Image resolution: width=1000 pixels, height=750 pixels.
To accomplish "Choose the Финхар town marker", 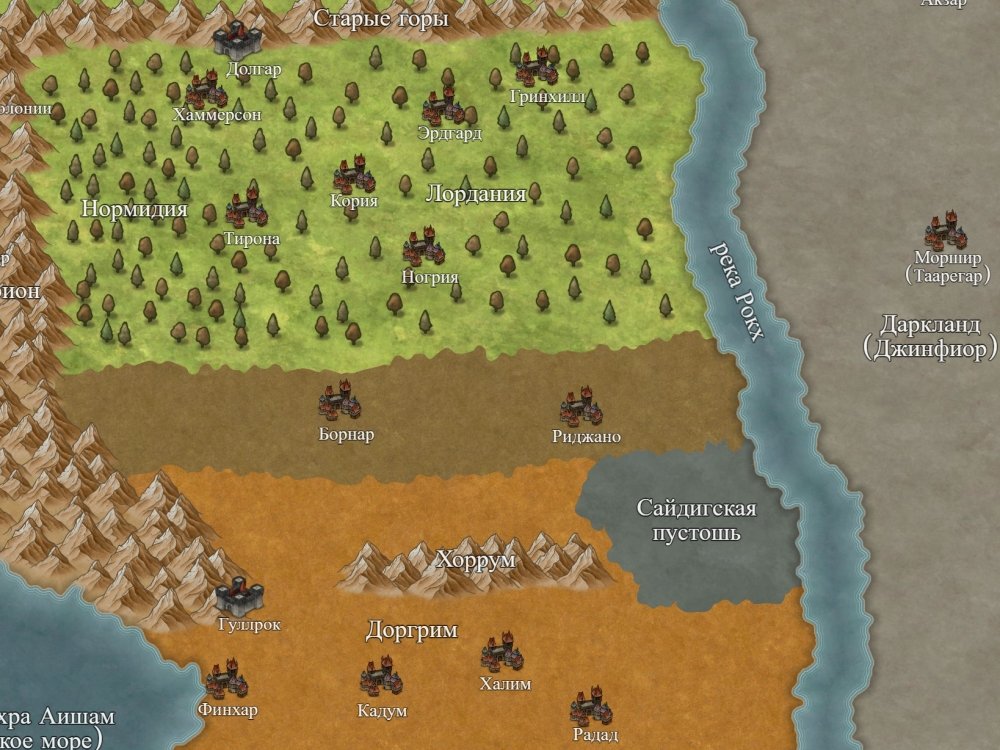I will pos(226,681).
